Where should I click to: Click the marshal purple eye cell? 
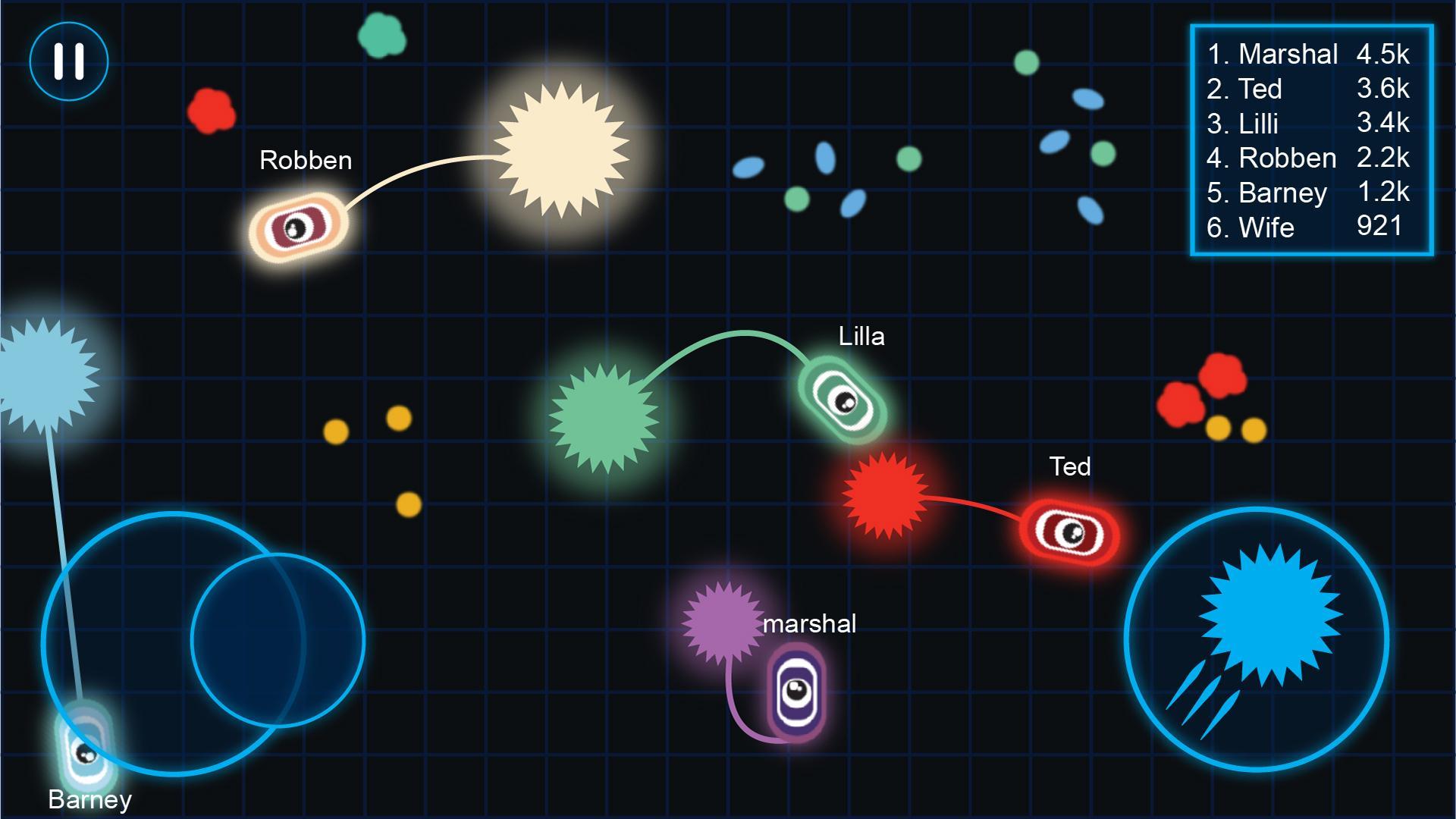click(x=796, y=690)
